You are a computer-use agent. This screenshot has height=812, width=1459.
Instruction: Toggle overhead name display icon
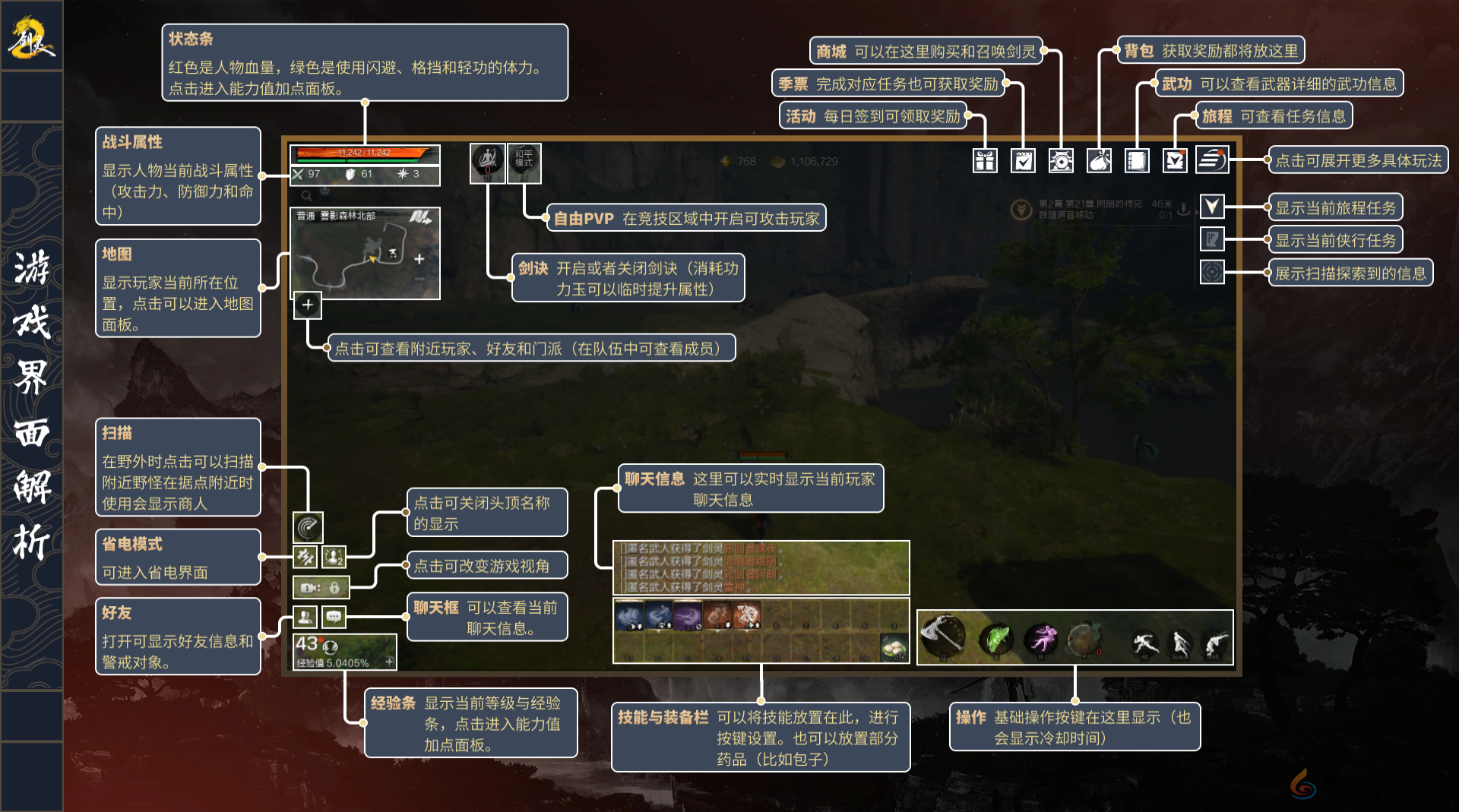[334, 558]
